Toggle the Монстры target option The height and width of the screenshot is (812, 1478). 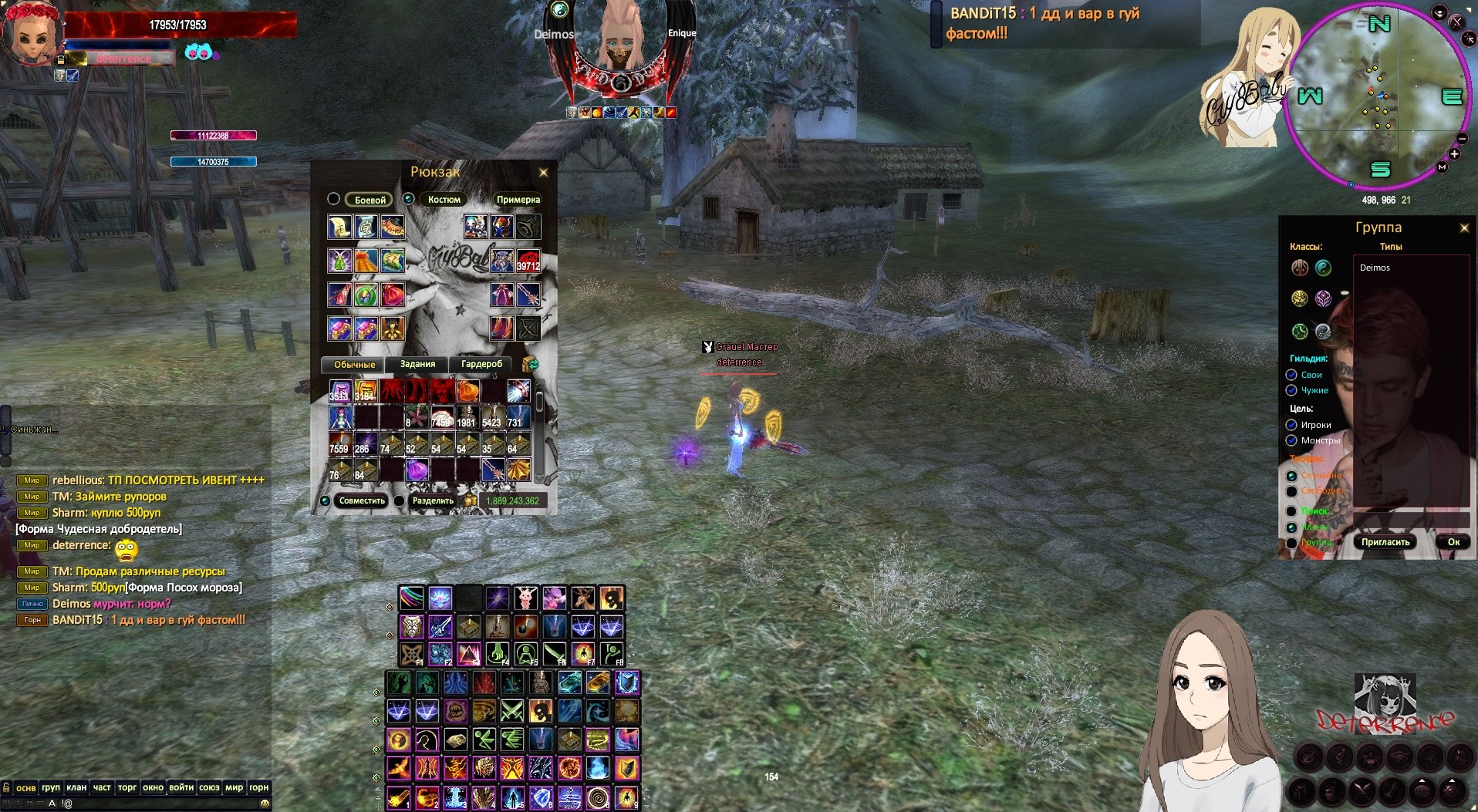[x=1291, y=440]
